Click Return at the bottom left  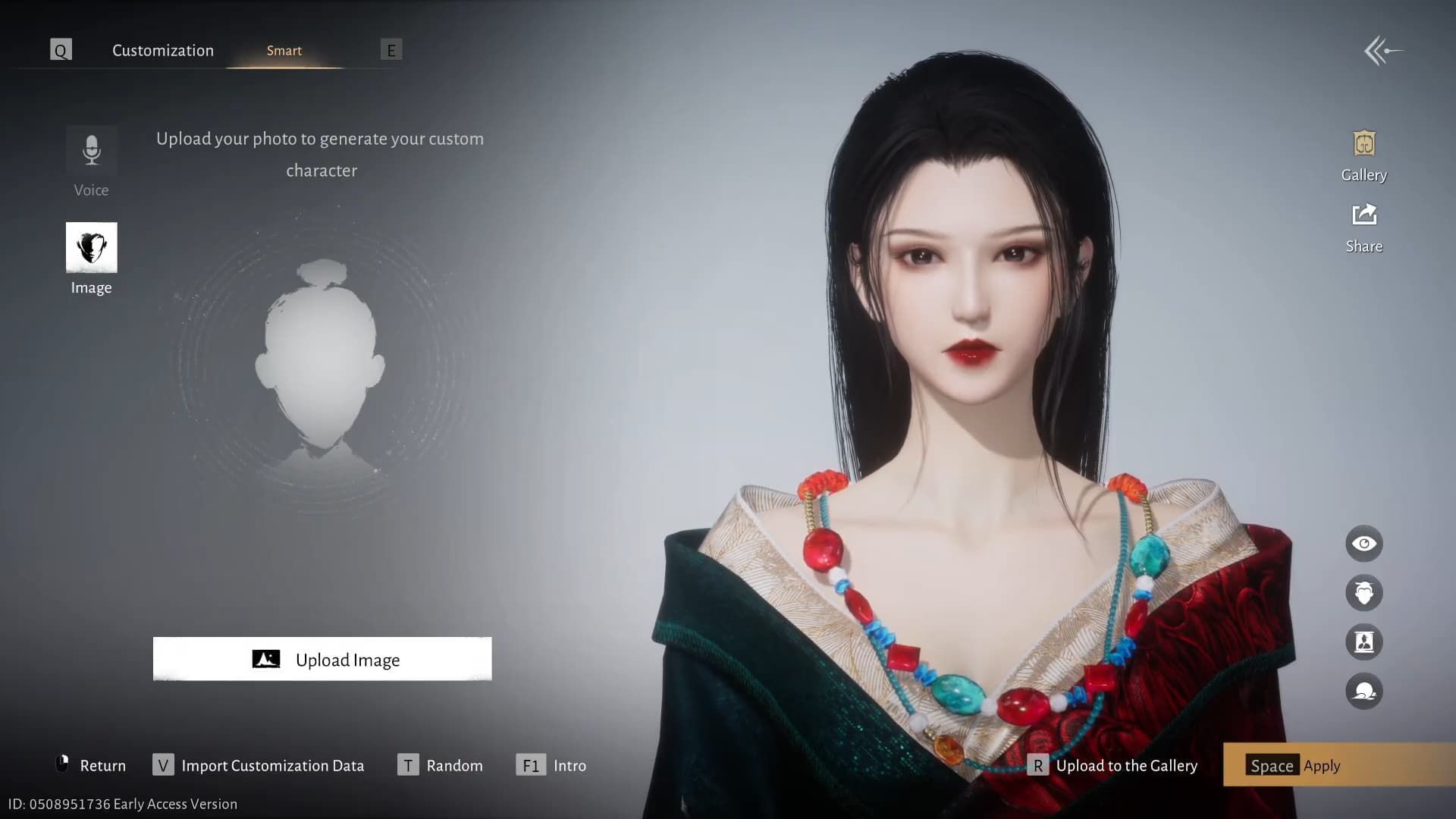tap(92, 765)
